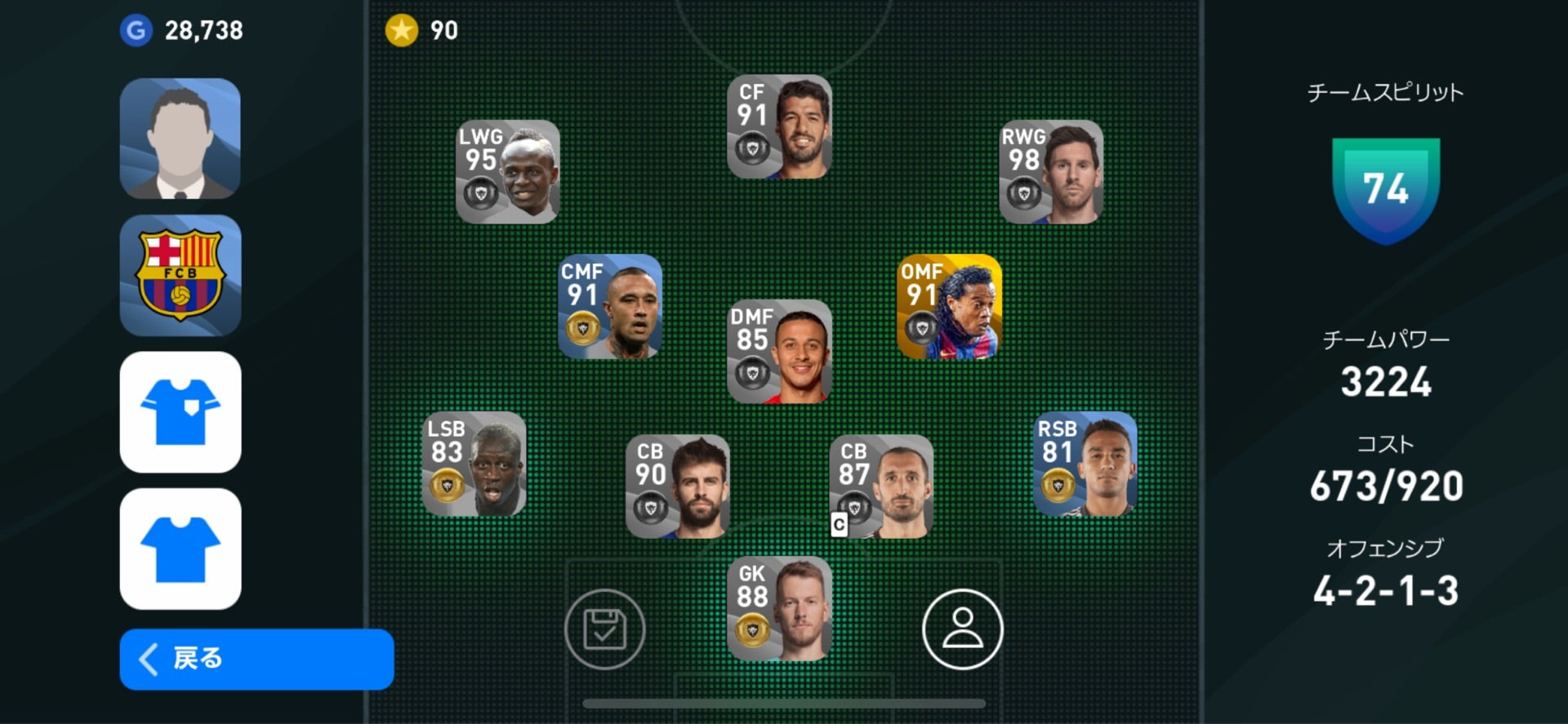Tap the 戻る back button
The height and width of the screenshot is (724, 1568).
(256, 659)
